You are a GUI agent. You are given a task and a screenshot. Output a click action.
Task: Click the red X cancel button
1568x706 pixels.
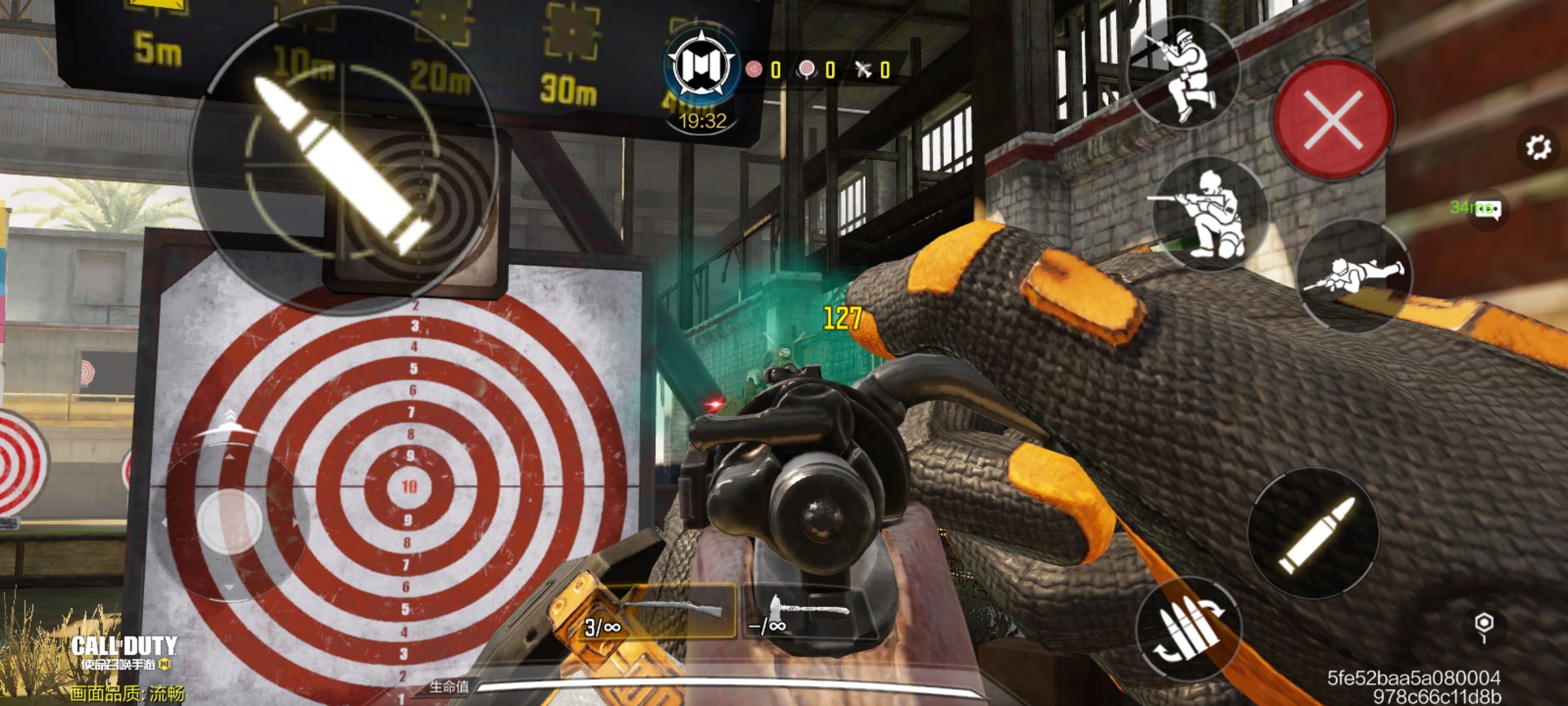[x=1333, y=120]
